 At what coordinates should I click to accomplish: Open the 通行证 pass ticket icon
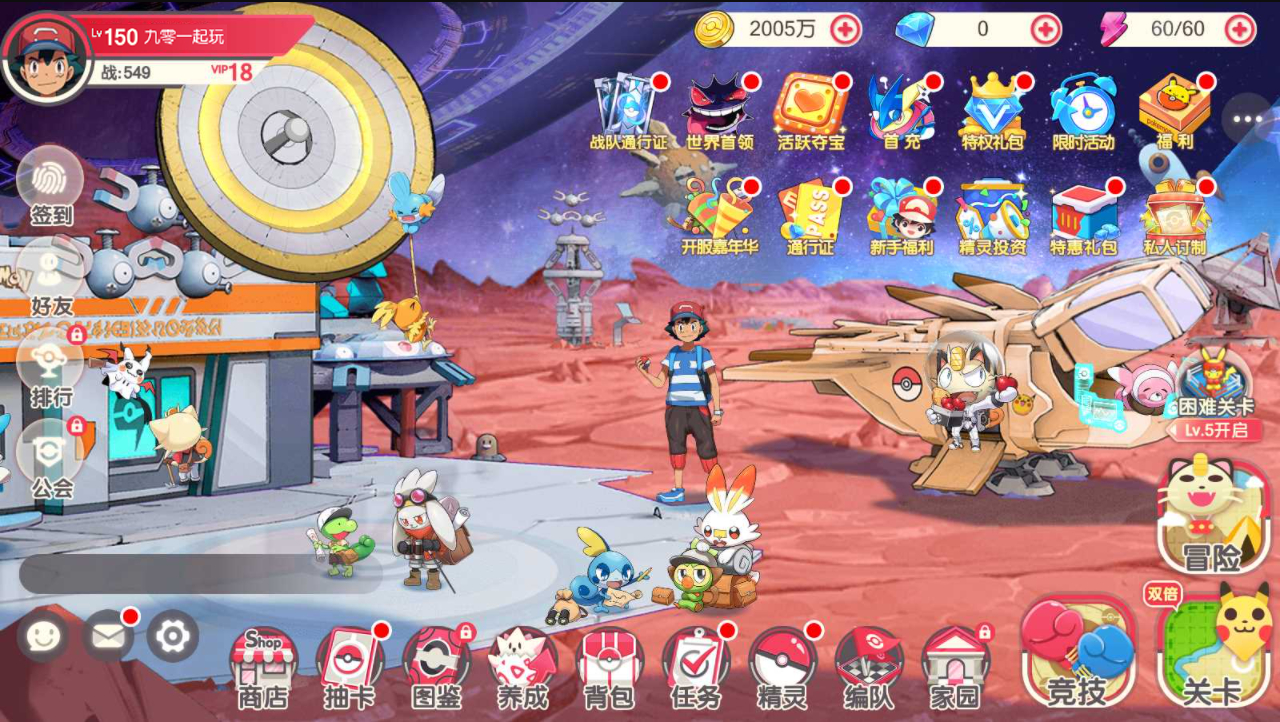810,217
